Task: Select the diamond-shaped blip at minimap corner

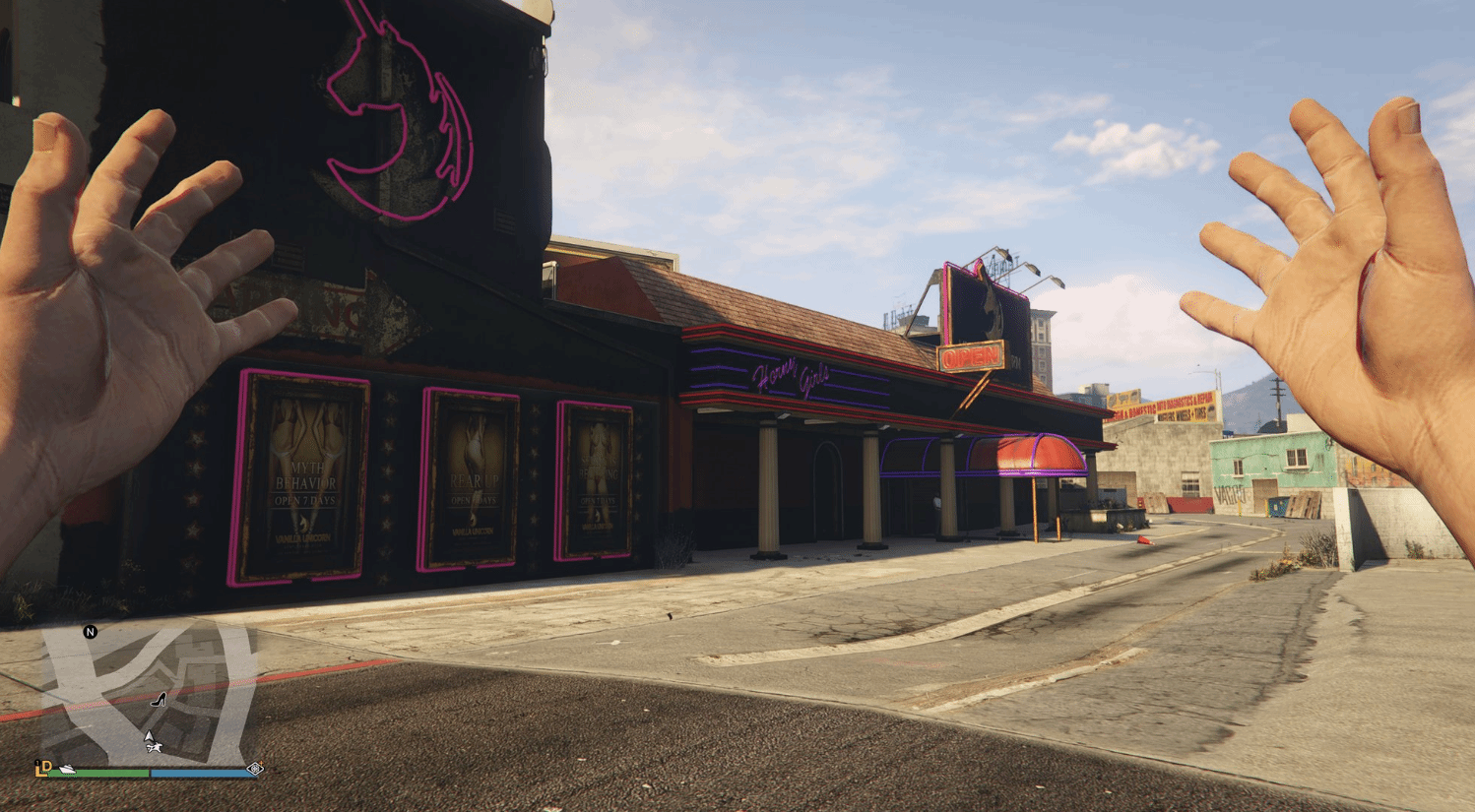Action: tap(255, 769)
